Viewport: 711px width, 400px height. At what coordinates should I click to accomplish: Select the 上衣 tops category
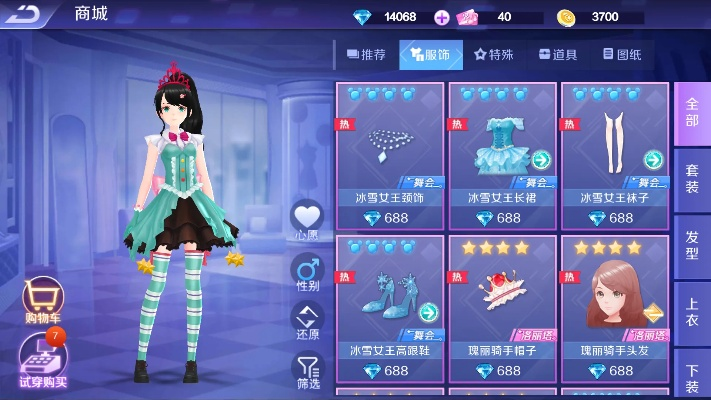pos(692,310)
